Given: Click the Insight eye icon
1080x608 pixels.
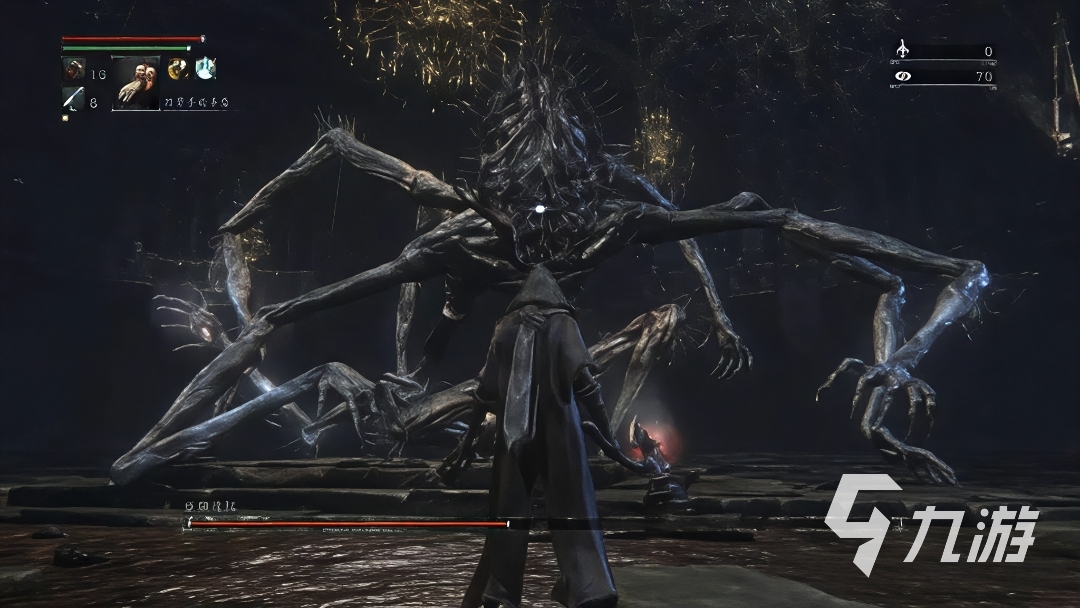Looking at the screenshot, I should (903, 75).
